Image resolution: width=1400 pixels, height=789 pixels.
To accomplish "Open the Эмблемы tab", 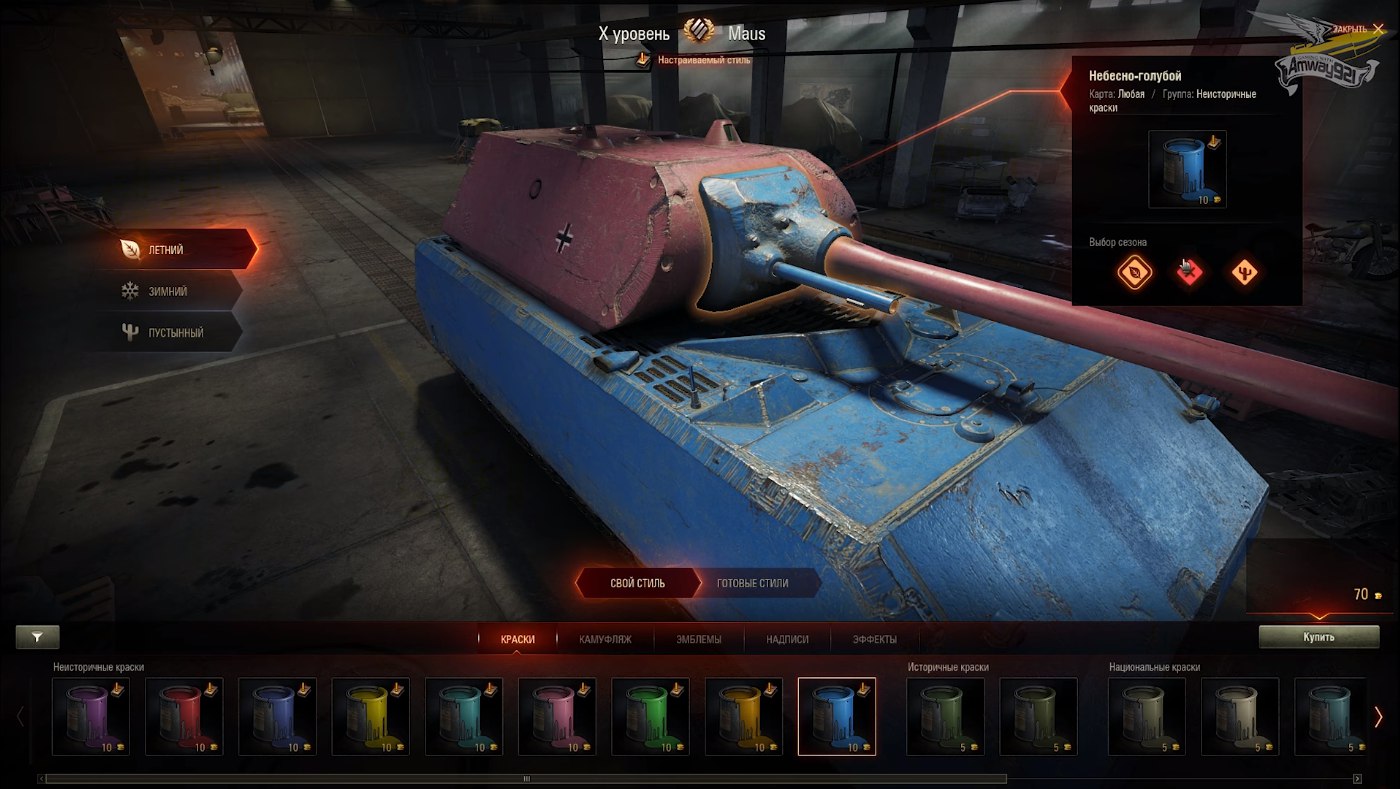I will [x=698, y=639].
